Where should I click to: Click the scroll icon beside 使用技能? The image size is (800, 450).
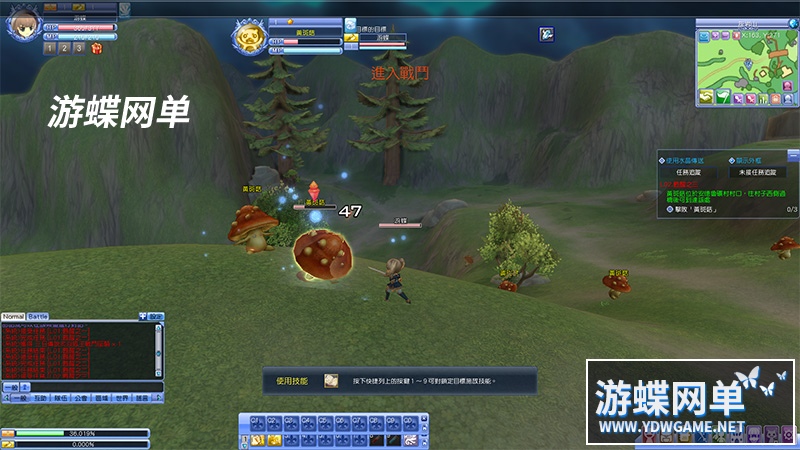coord(330,380)
